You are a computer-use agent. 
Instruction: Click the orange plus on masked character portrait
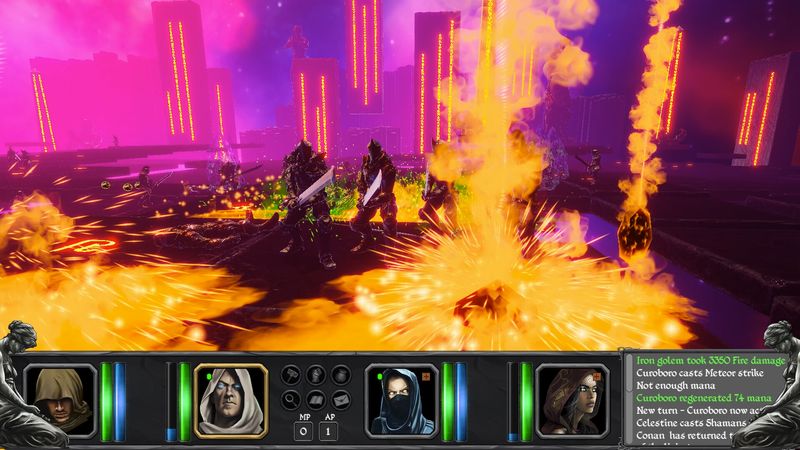(426, 376)
